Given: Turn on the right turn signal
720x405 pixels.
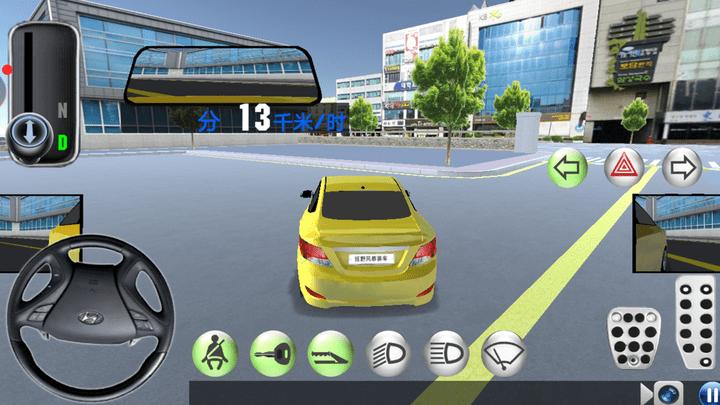Looking at the screenshot, I should 681,167.
